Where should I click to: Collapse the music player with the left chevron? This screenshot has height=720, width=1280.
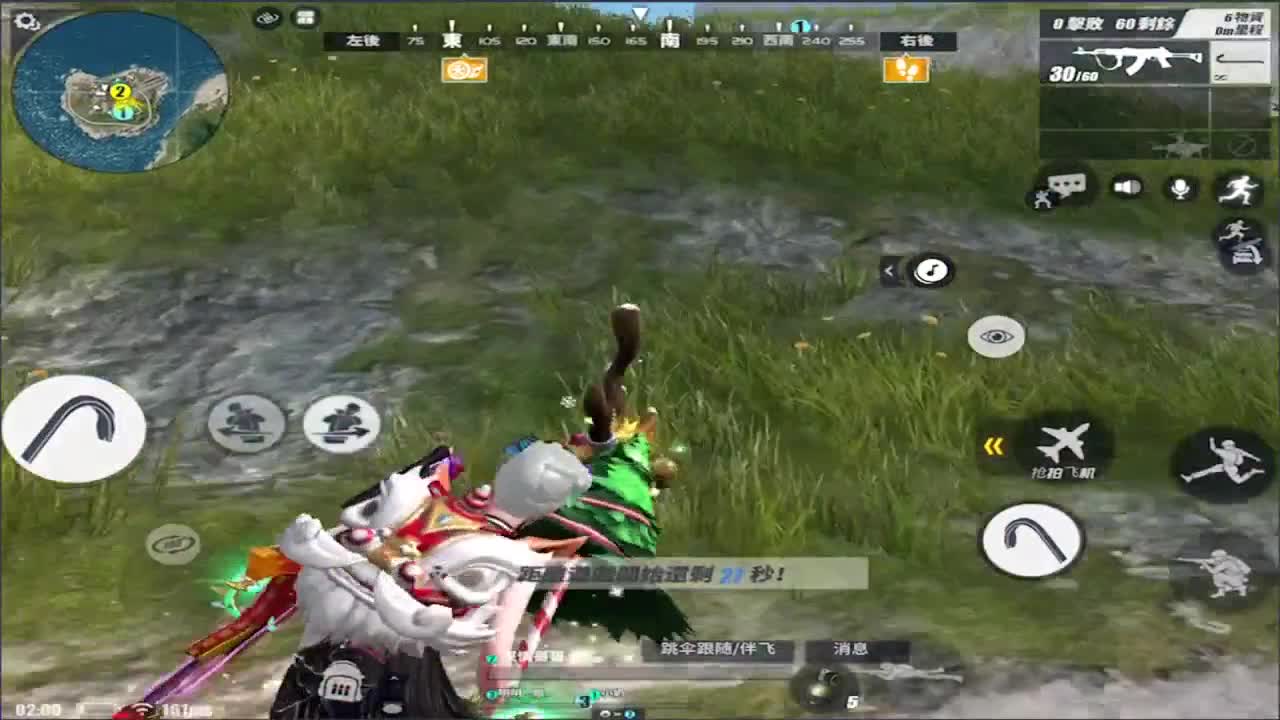coord(889,270)
